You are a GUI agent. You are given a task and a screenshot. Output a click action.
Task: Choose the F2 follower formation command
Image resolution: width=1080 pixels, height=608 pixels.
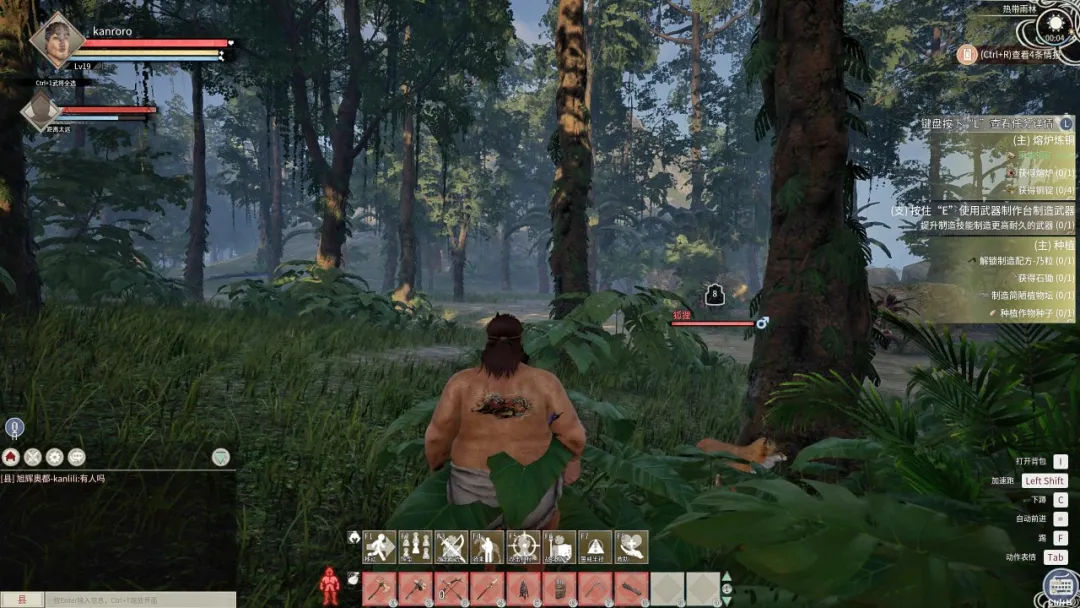tap(416, 547)
